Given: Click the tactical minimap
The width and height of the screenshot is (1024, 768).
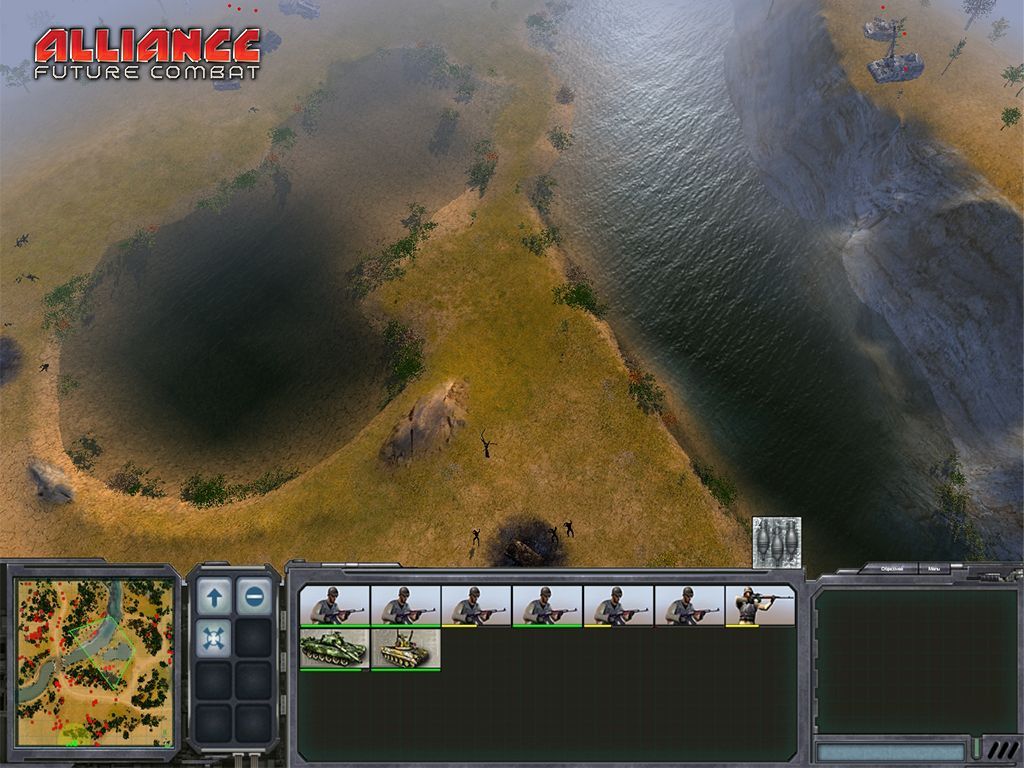Looking at the screenshot, I should (x=95, y=662).
